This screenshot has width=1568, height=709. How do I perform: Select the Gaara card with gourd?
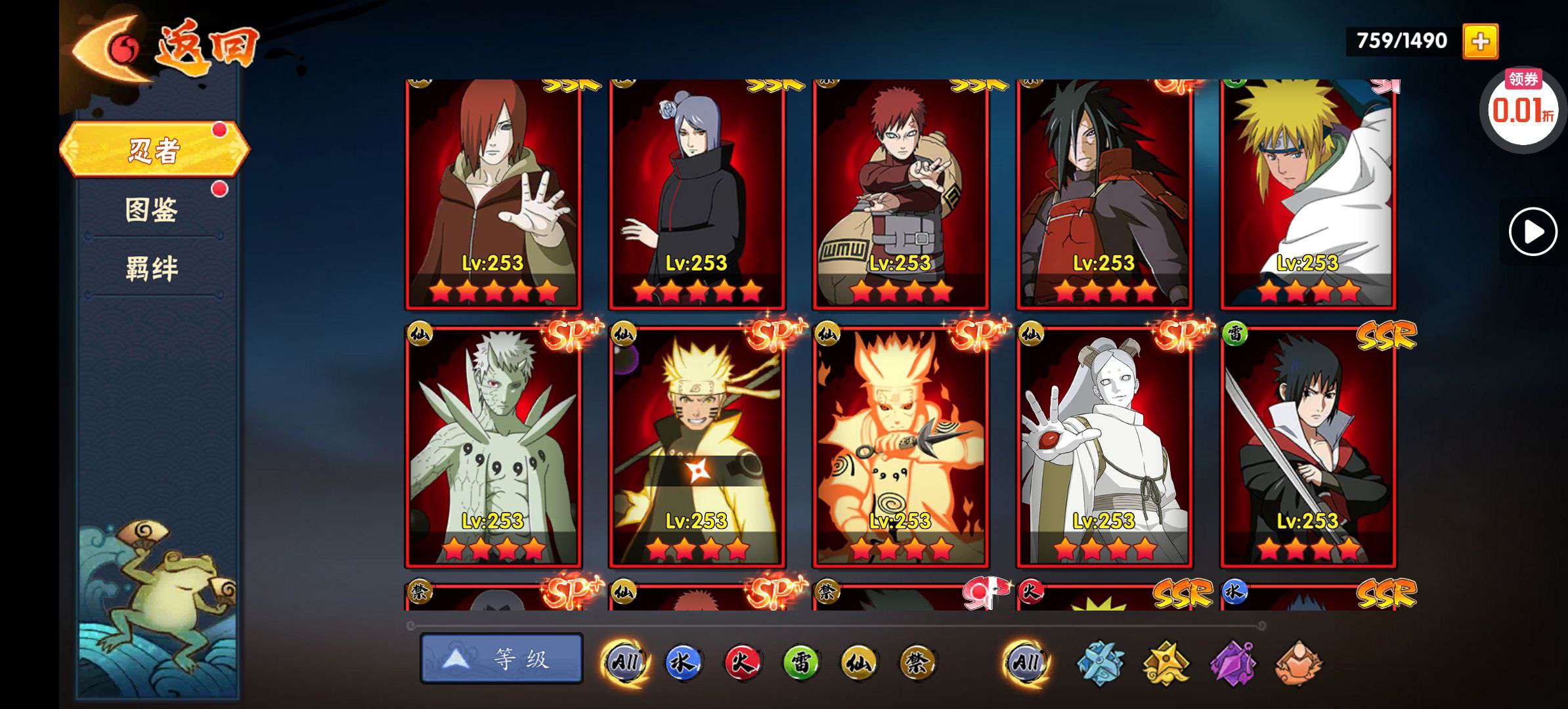point(900,194)
